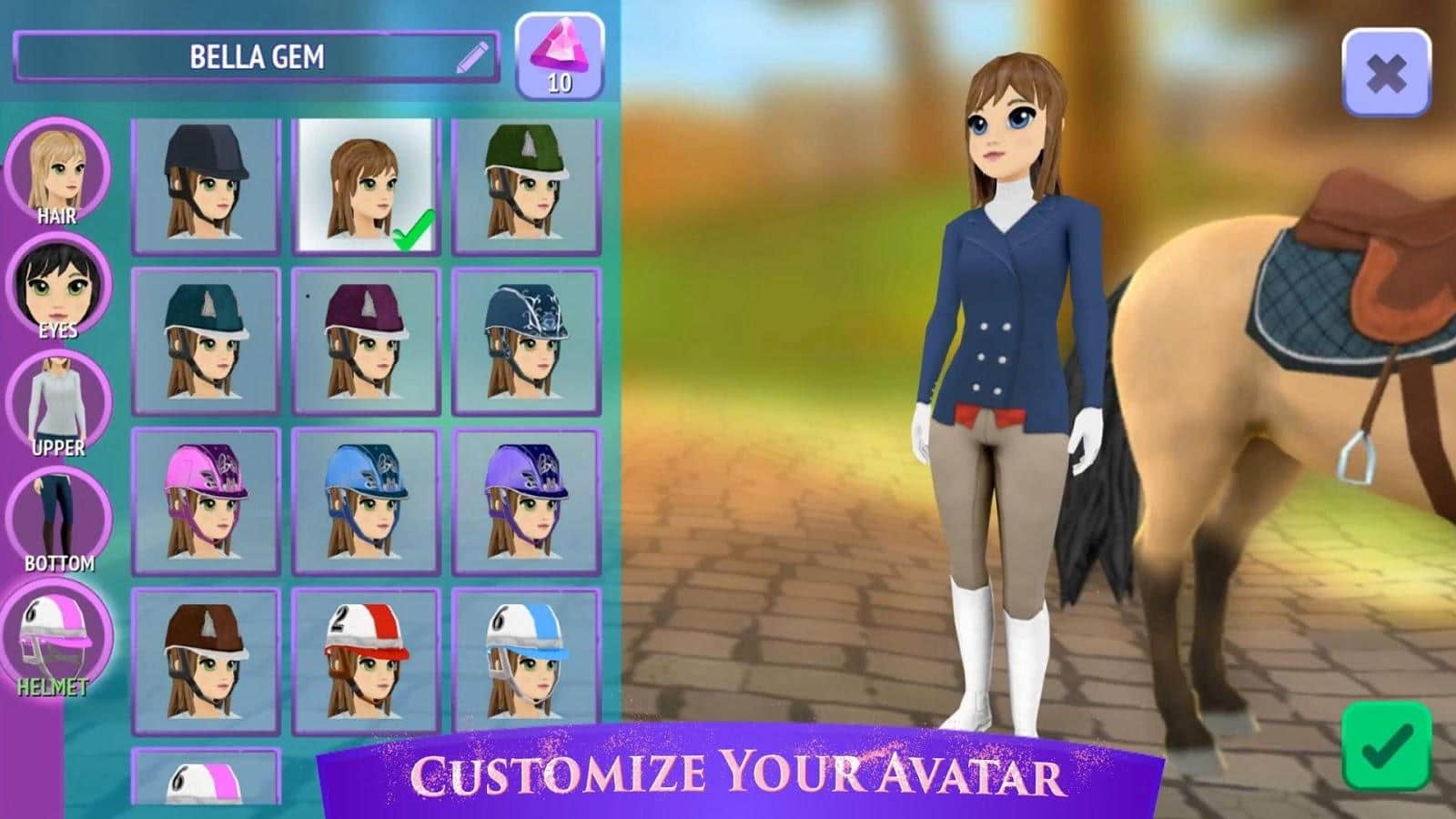
Task: Select the Helmet category
Action: (58, 637)
